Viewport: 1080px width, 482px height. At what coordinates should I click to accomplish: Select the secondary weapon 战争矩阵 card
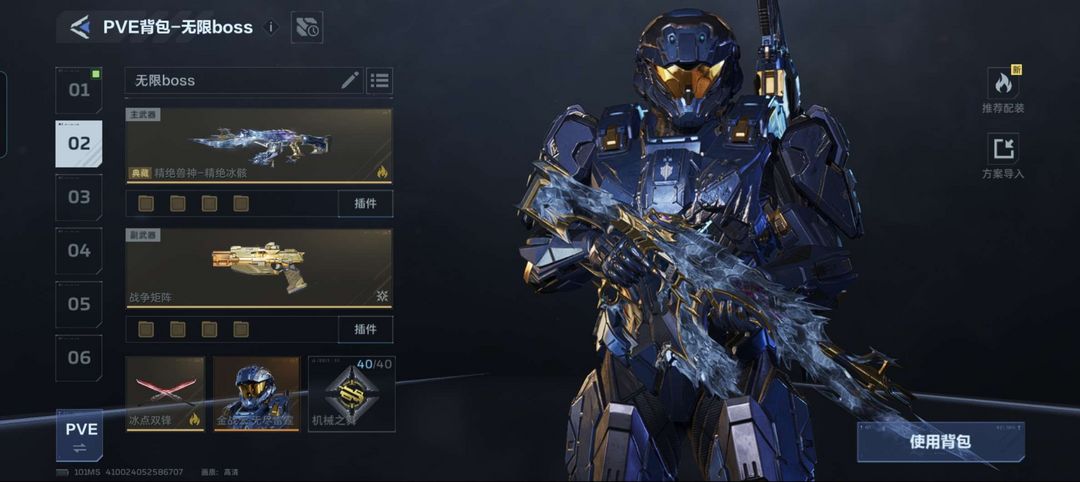259,267
